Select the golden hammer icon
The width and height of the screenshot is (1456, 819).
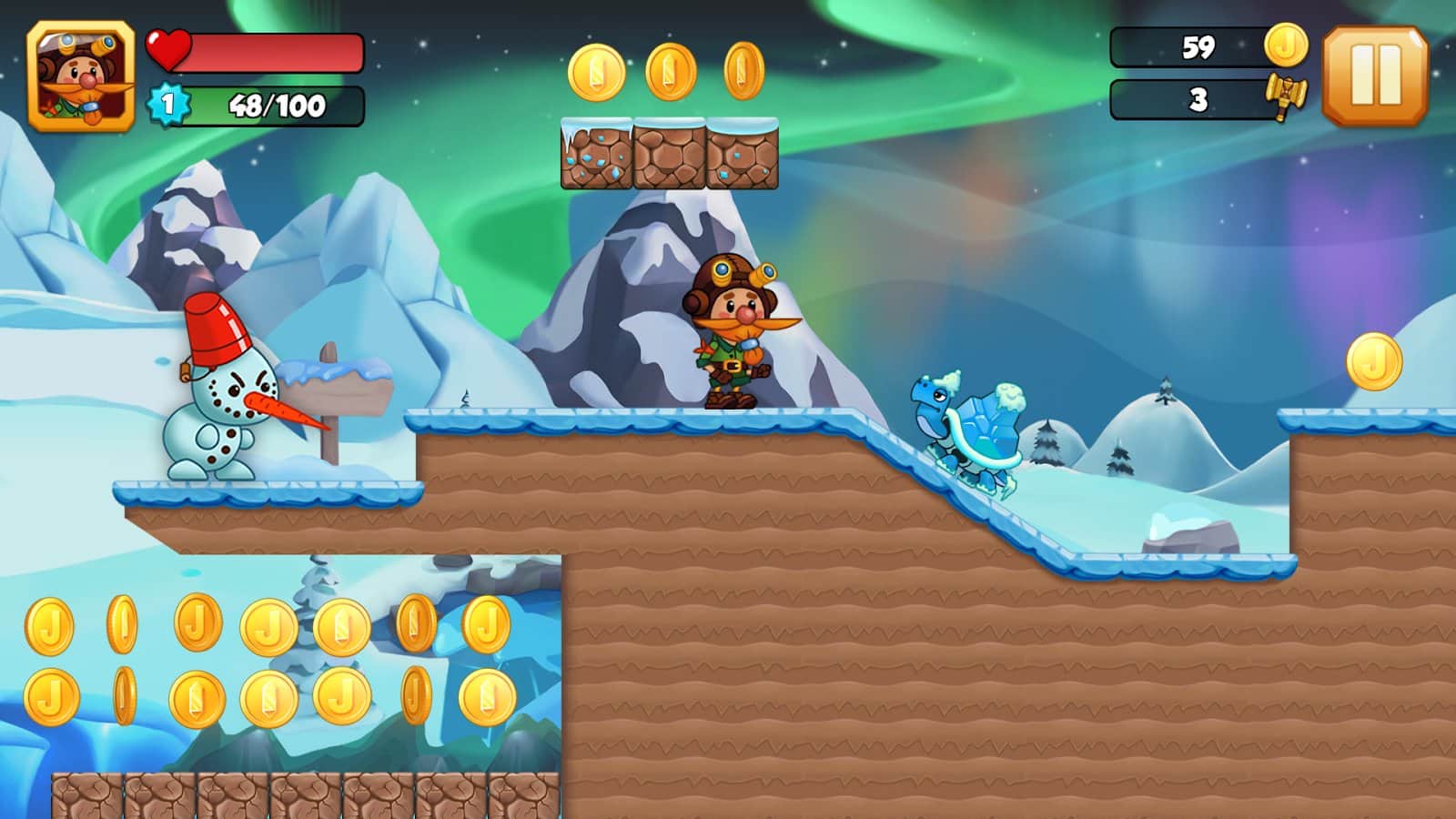pyautogui.click(x=1285, y=96)
